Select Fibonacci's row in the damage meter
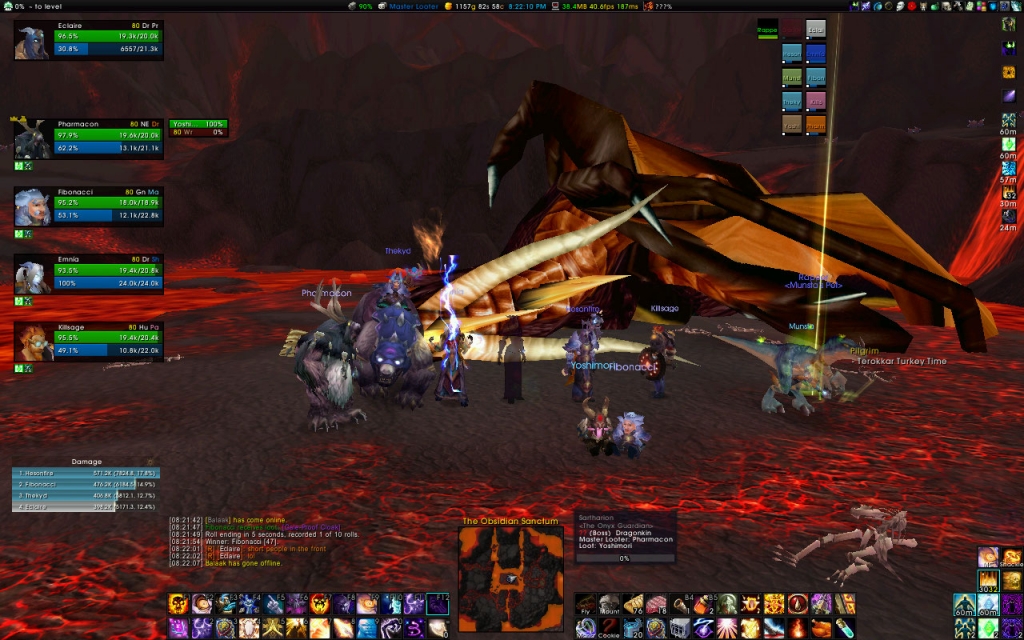The height and width of the screenshot is (640, 1024). pyautogui.click(x=86, y=484)
